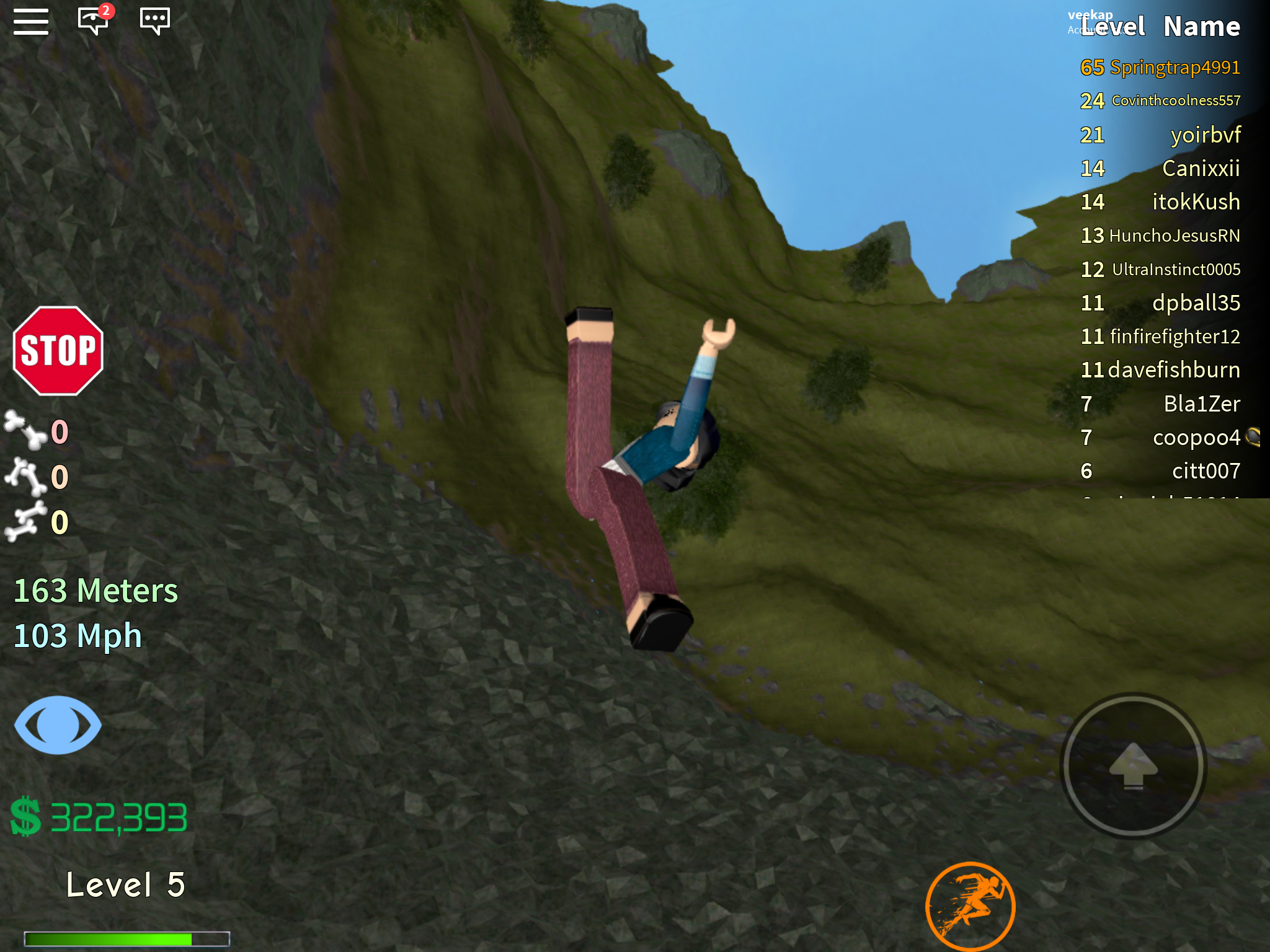Collapse the veekap account menu

1090,14
